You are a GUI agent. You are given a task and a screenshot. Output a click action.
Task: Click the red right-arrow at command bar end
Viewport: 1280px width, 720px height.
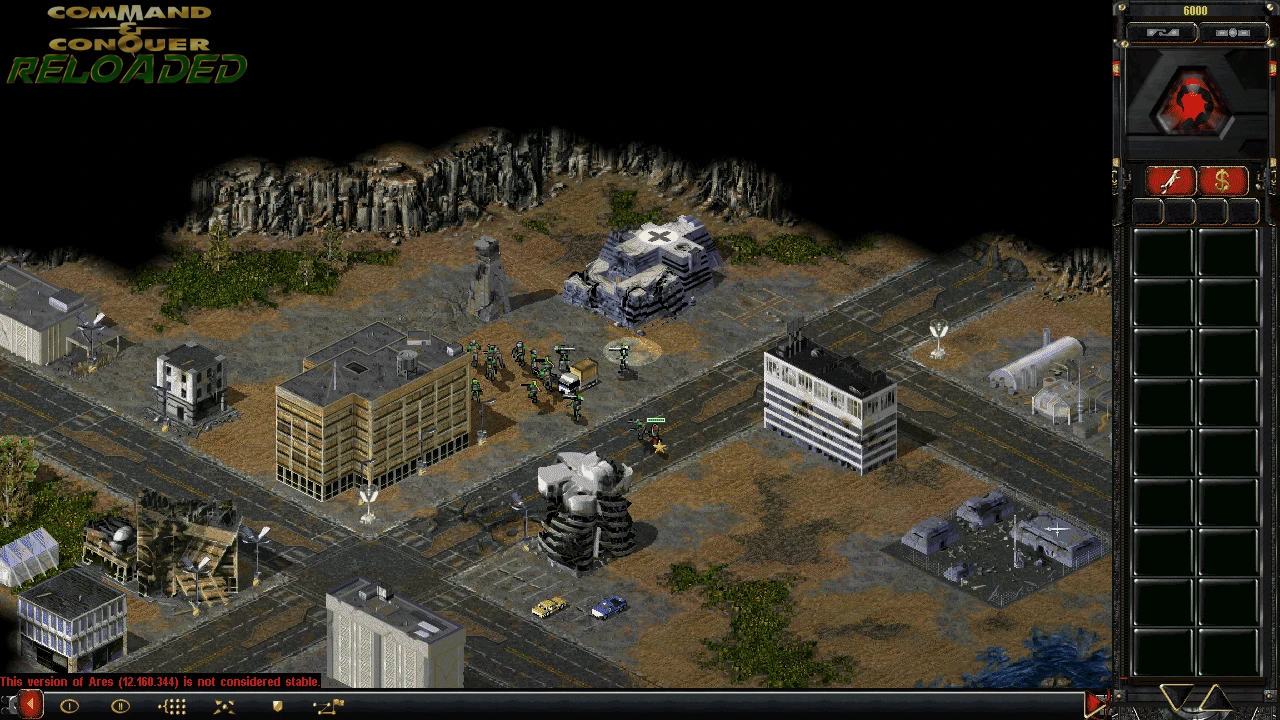[1095, 705]
